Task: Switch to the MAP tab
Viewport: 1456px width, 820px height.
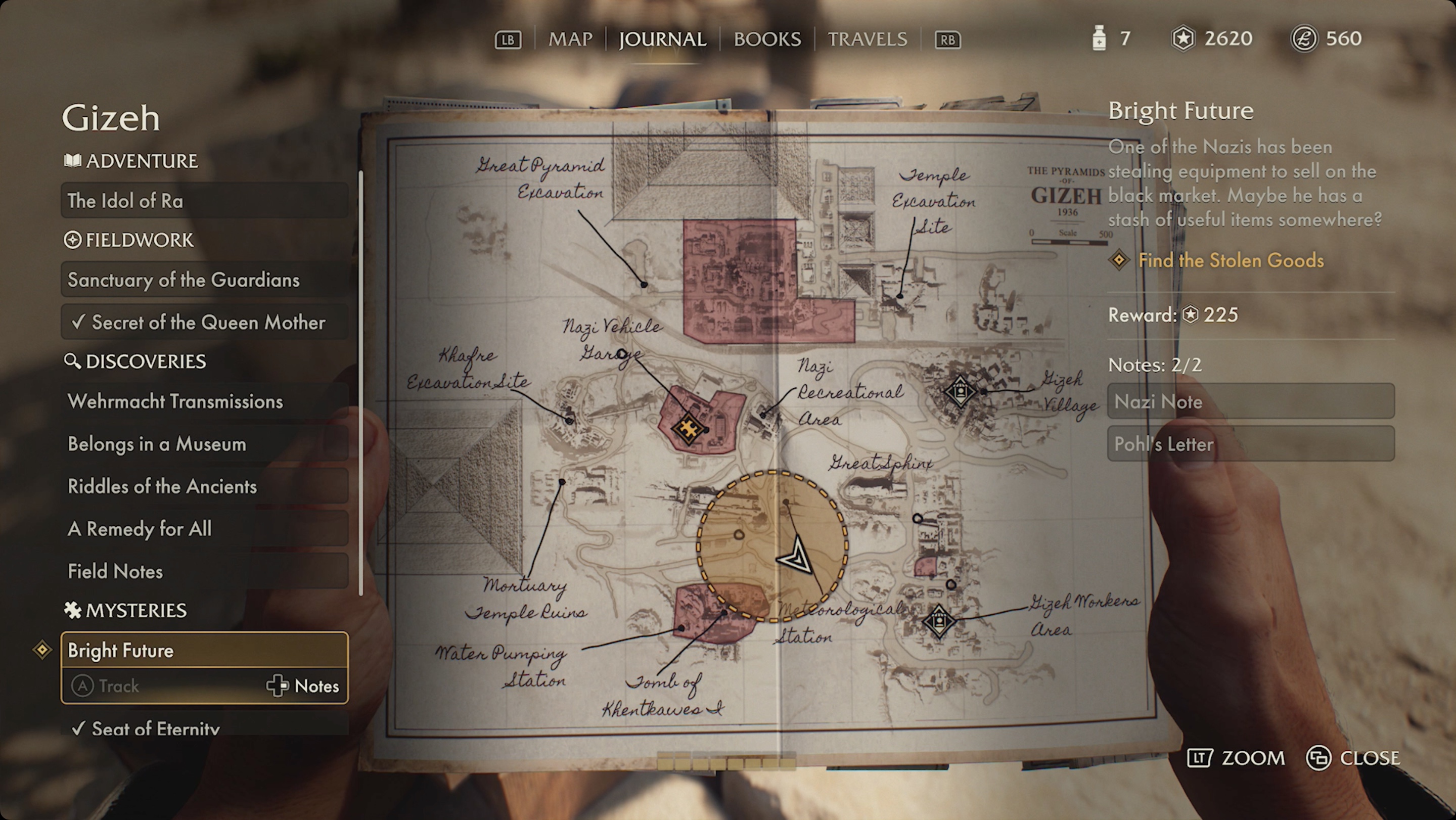Action: [569, 39]
